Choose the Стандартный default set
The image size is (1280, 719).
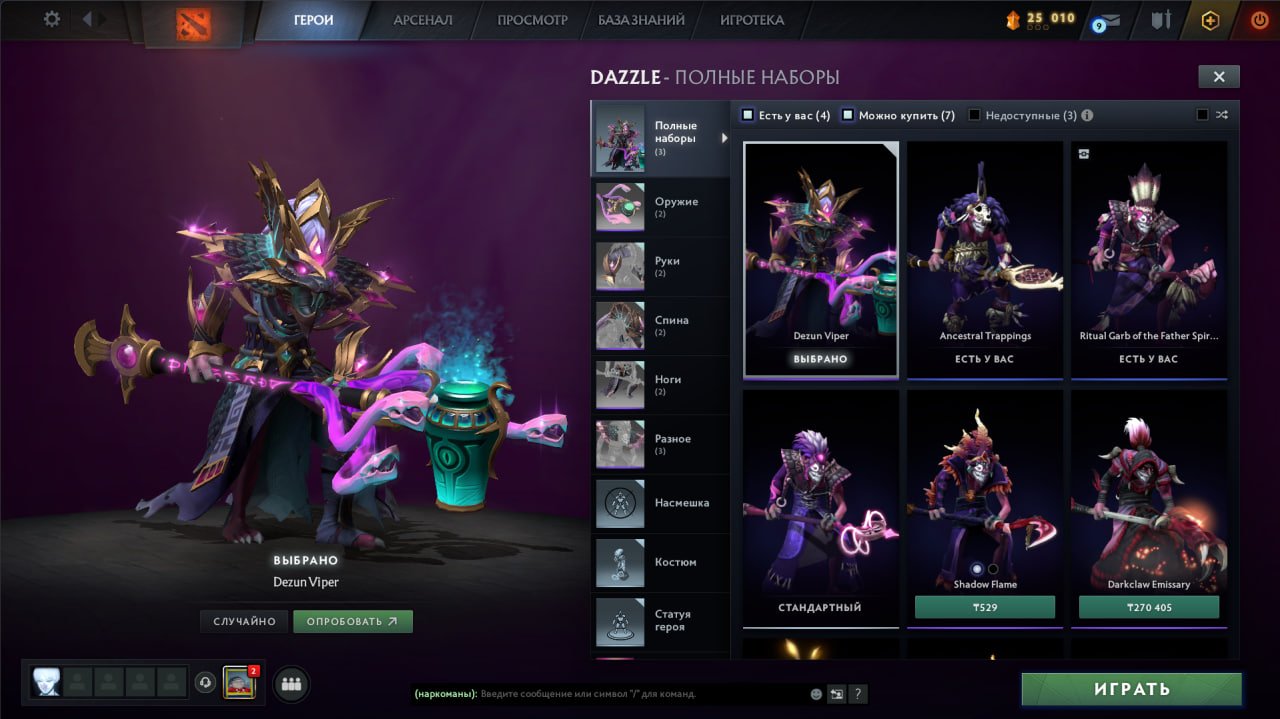point(820,510)
